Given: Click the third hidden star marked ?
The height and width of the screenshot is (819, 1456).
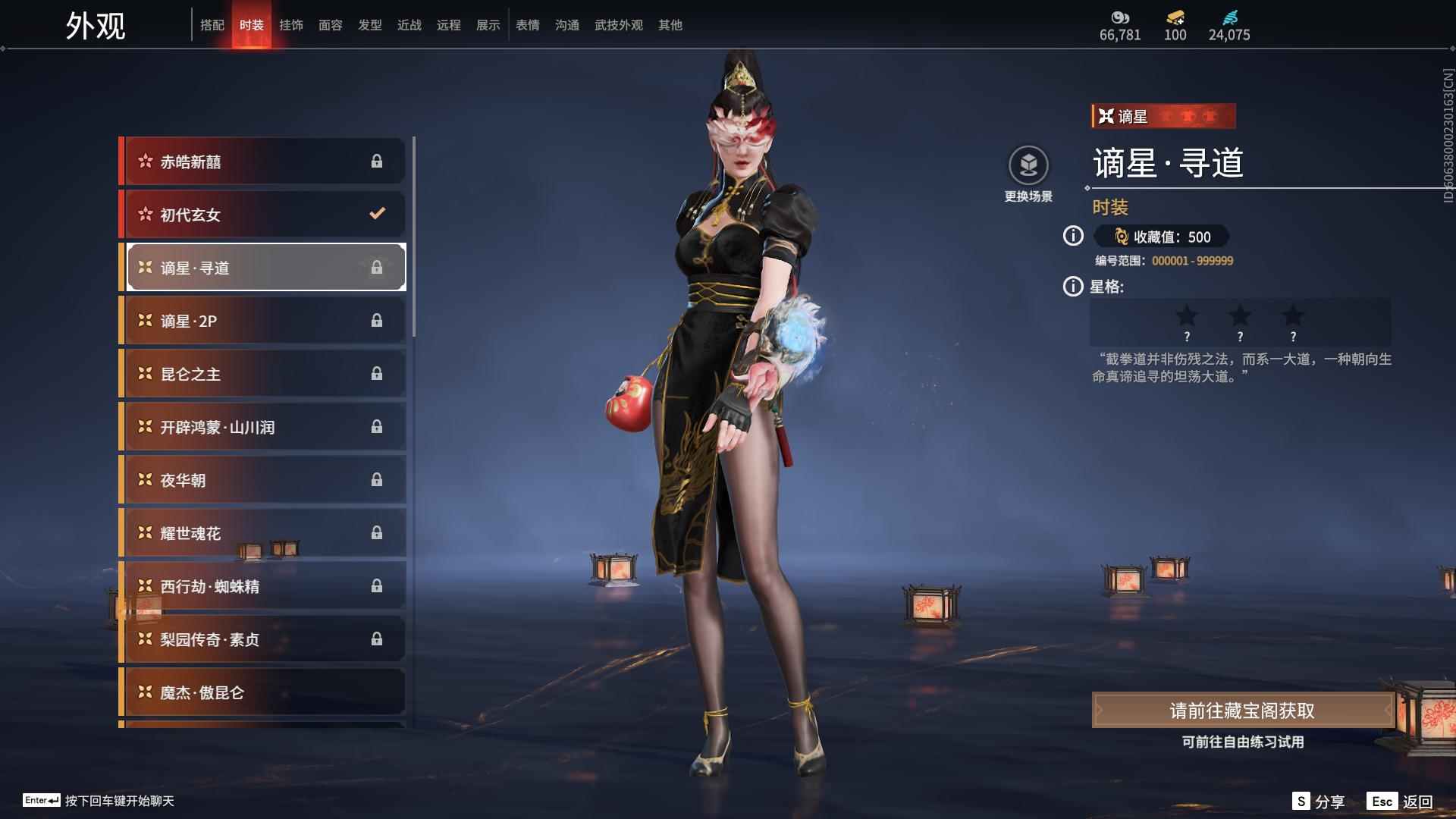Looking at the screenshot, I should [1293, 321].
